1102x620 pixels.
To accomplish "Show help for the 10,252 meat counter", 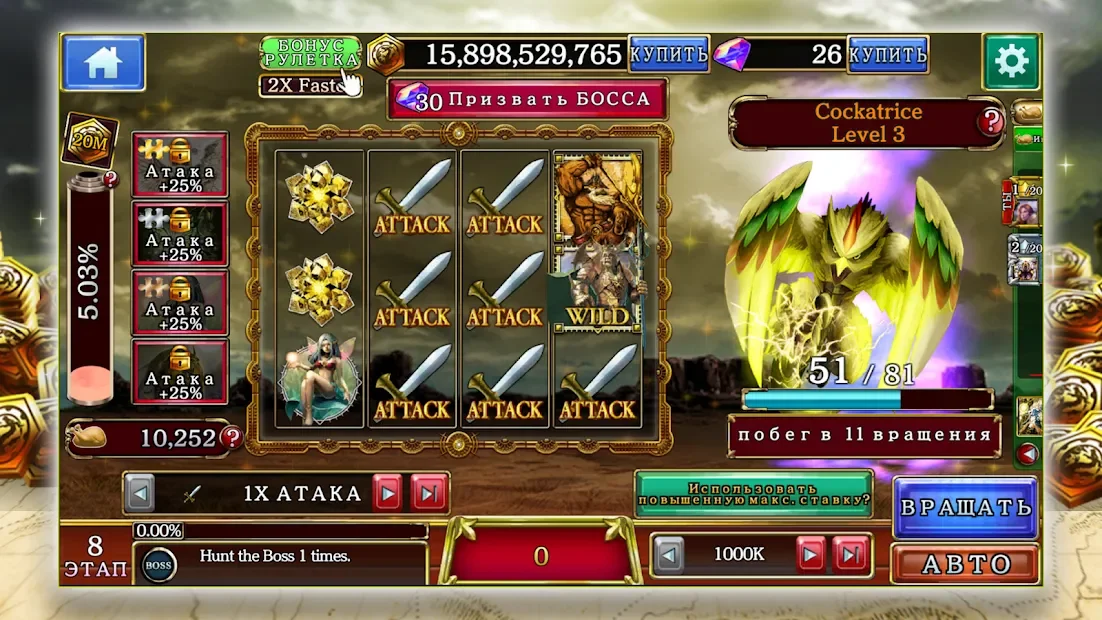I will [x=232, y=437].
